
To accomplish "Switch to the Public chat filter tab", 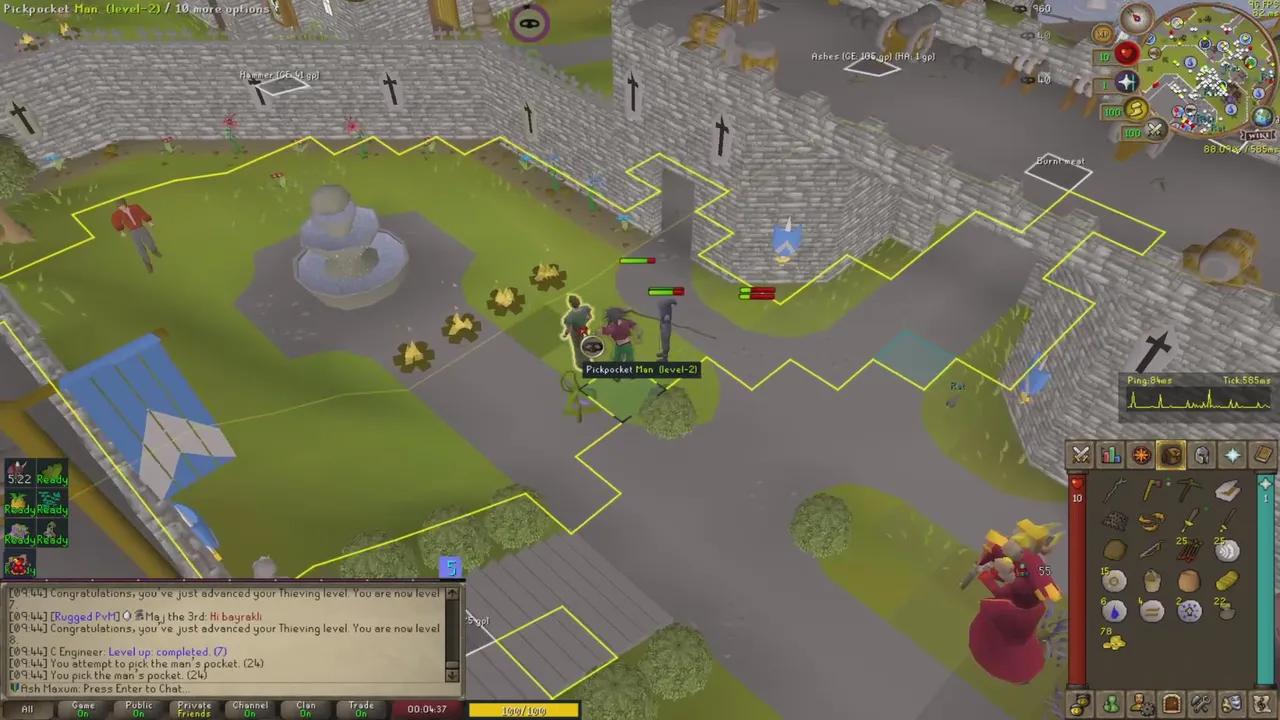I will 138,707.
